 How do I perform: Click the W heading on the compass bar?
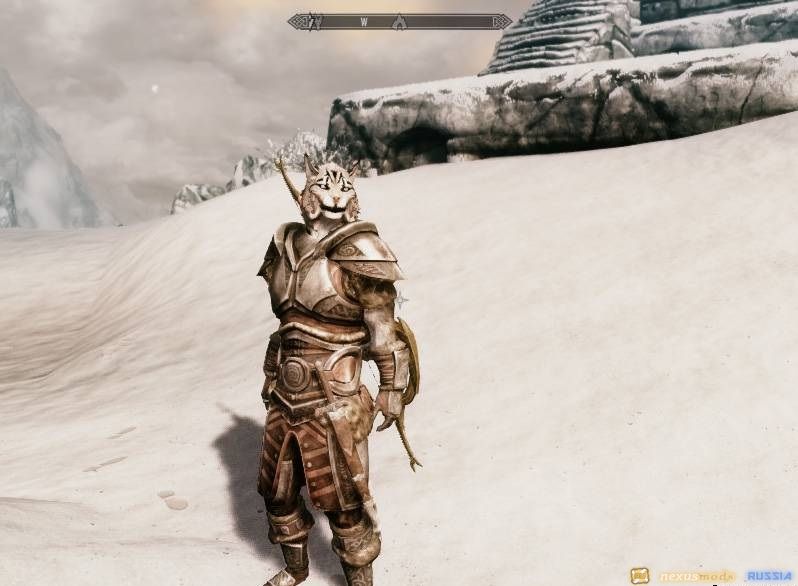(x=364, y=21)
